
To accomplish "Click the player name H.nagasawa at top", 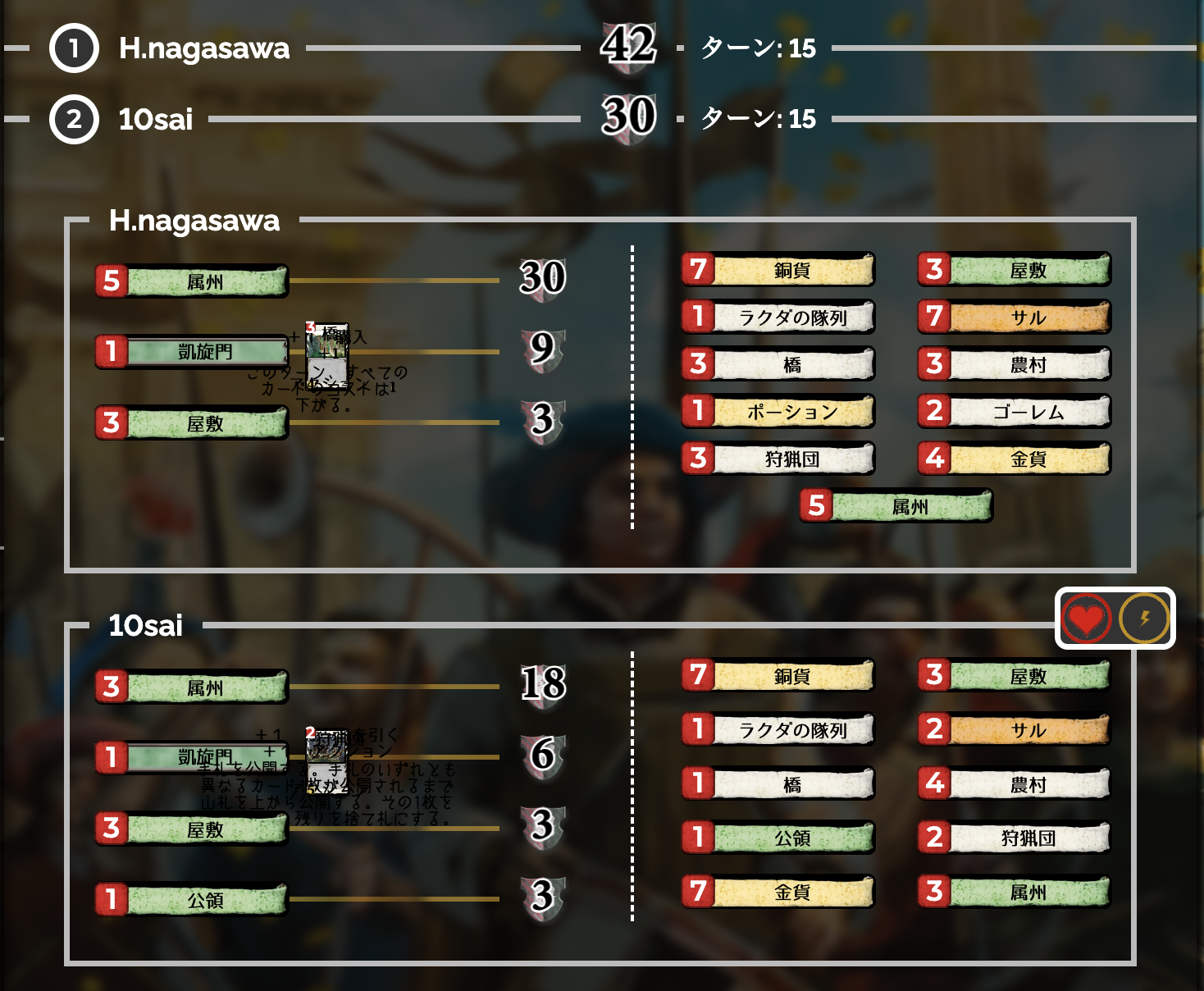I will click(x=201, y=48).
